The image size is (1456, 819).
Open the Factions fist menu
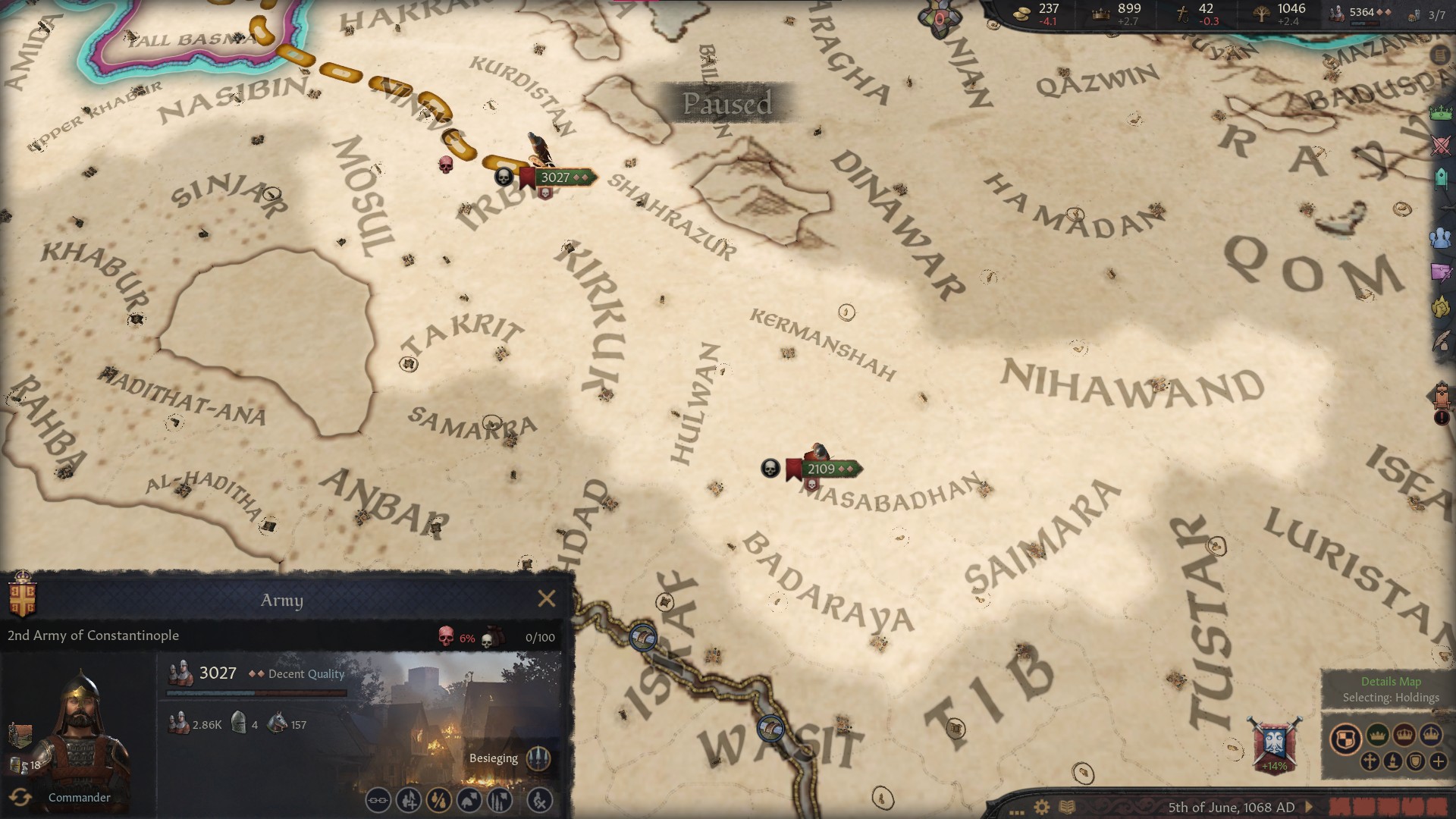pyautogui.click(x=1441, y=306)
